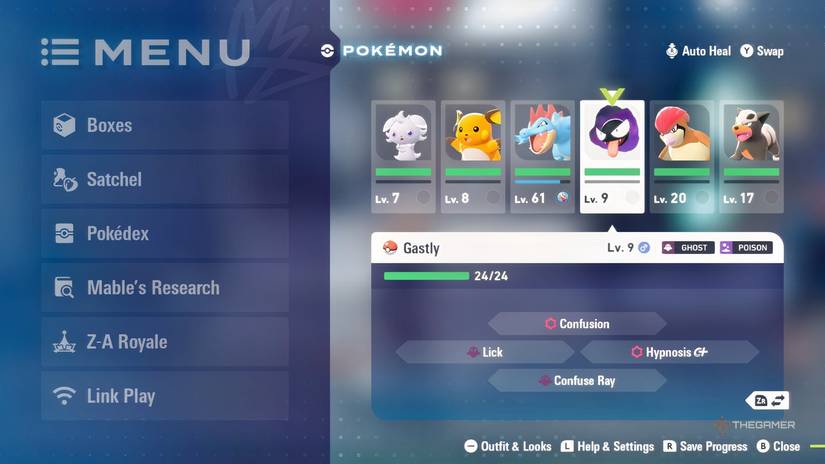
Task: Select the Gastly party slot
Action: 612,156
